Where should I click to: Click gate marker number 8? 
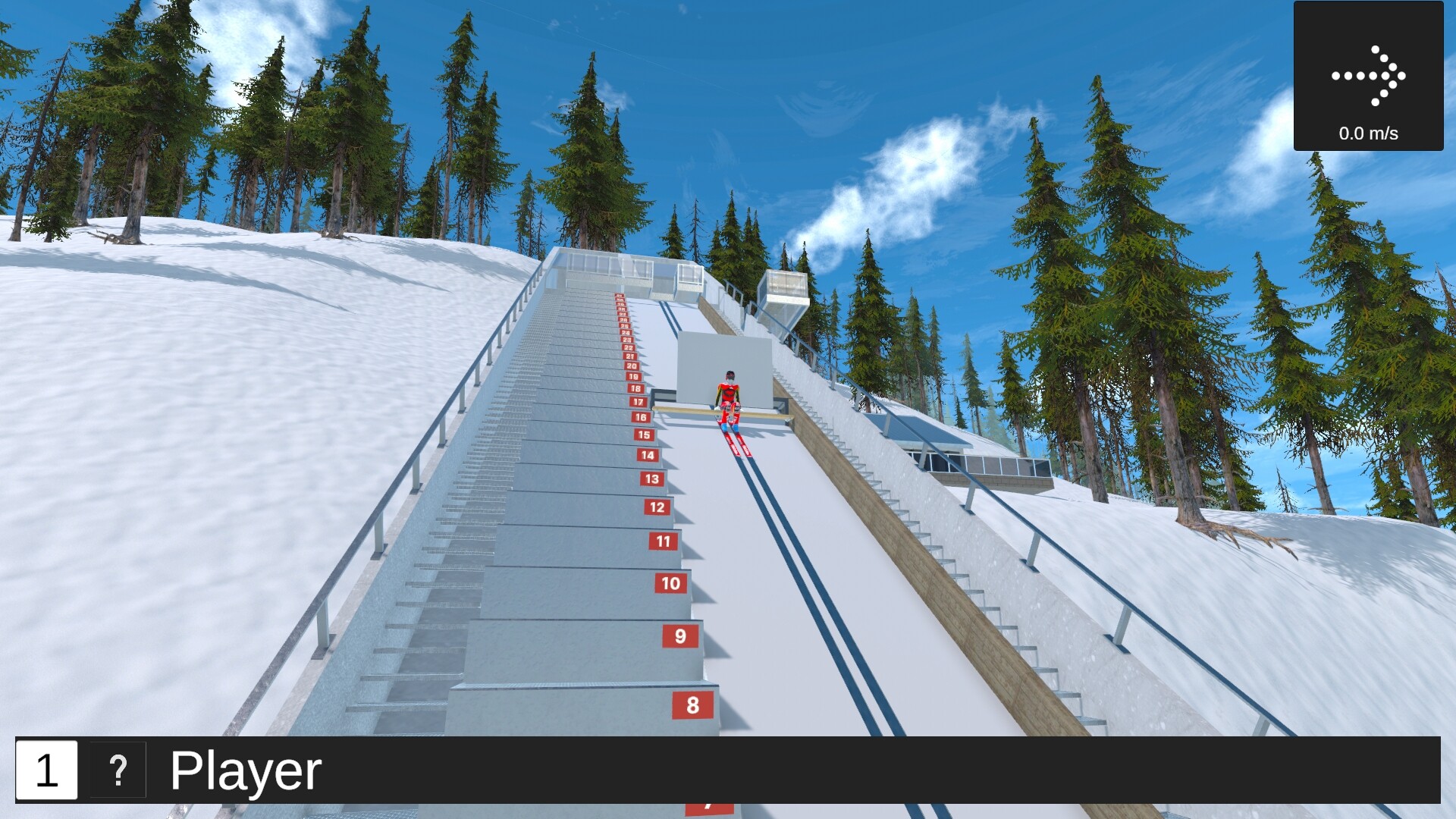(692, 705)
